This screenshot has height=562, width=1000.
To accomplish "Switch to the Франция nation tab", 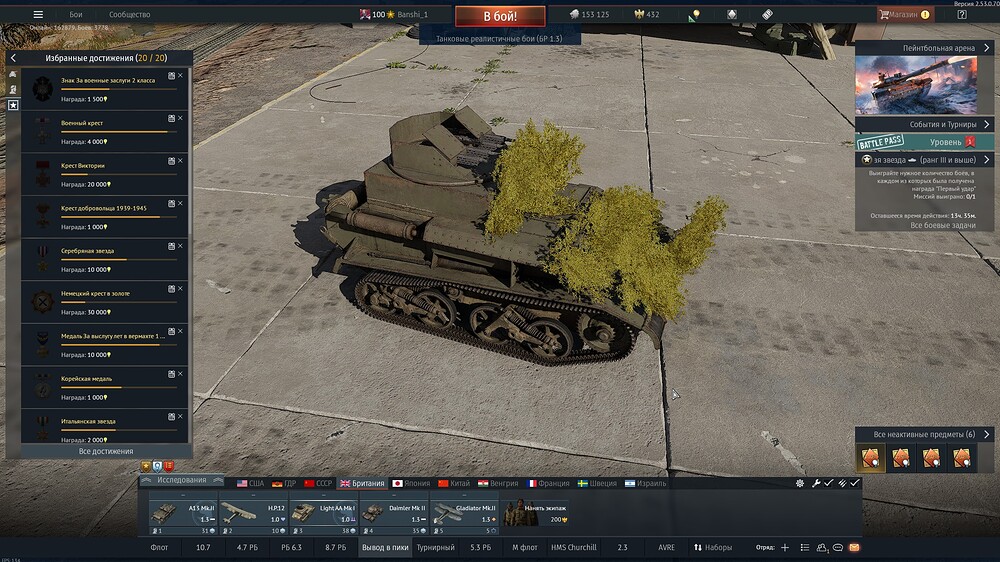I will [547, 483].
